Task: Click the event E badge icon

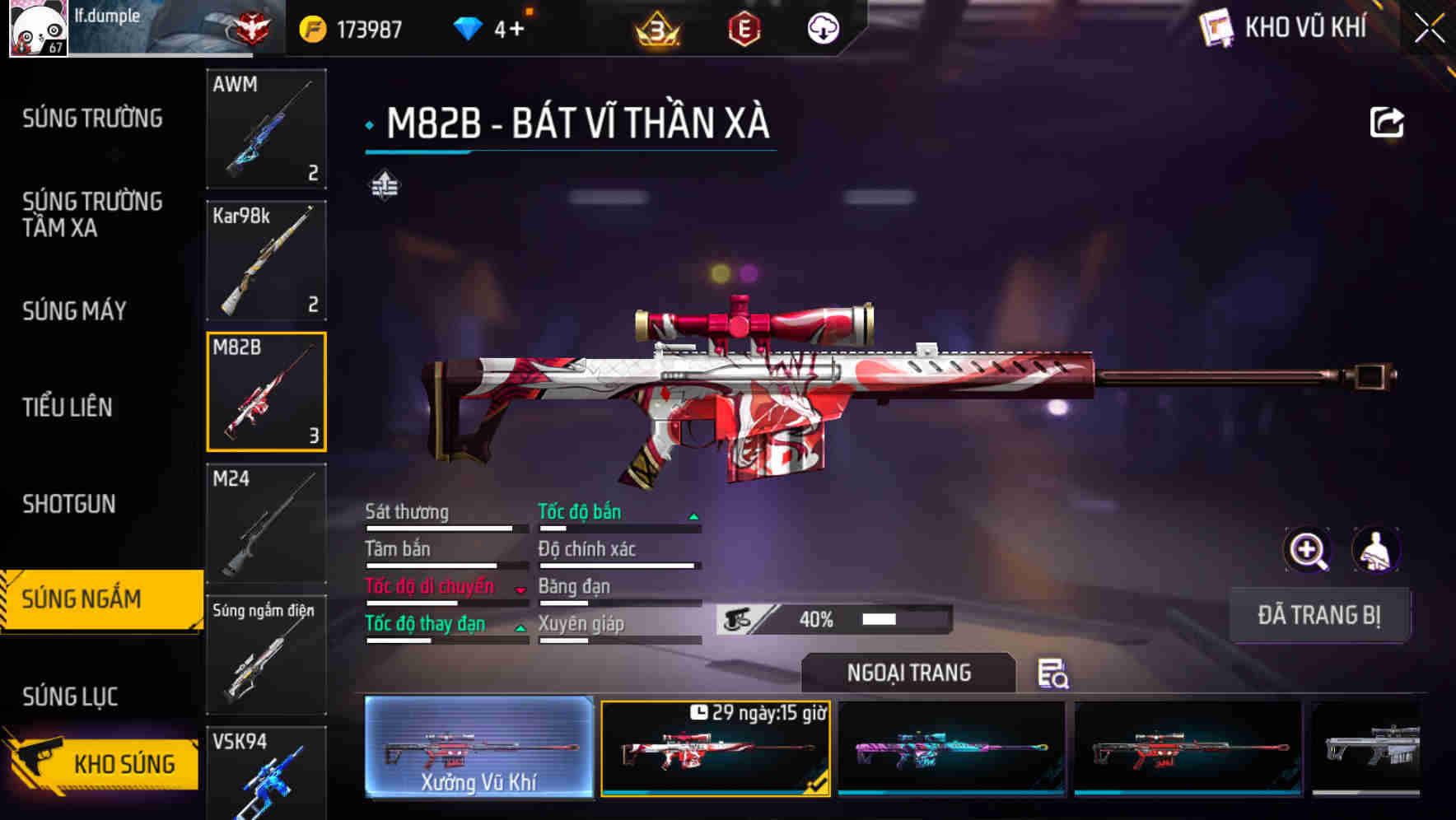Action: click(x=744, y=30)
